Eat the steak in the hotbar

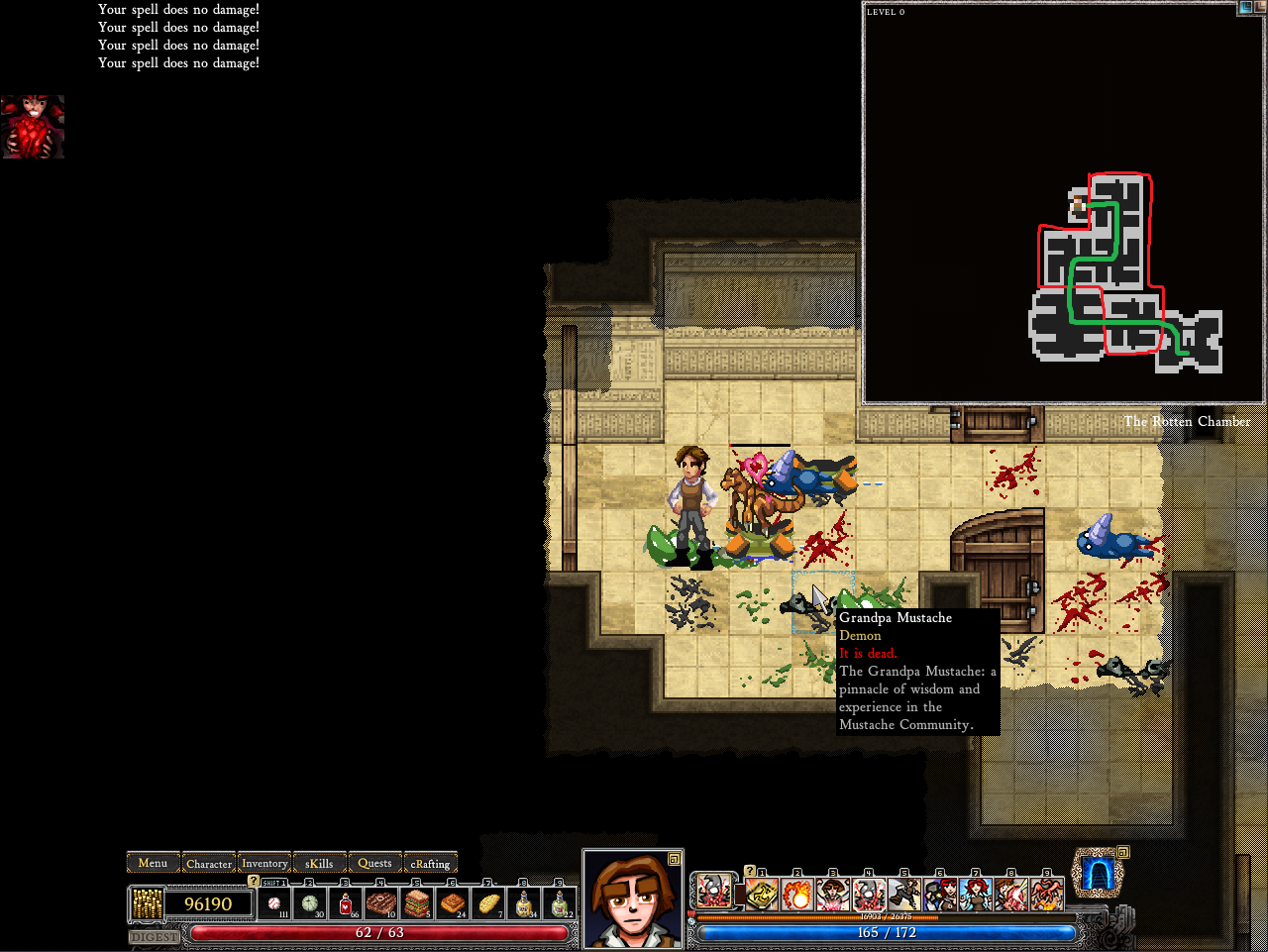pyautogui.click(x=381, y=903)
